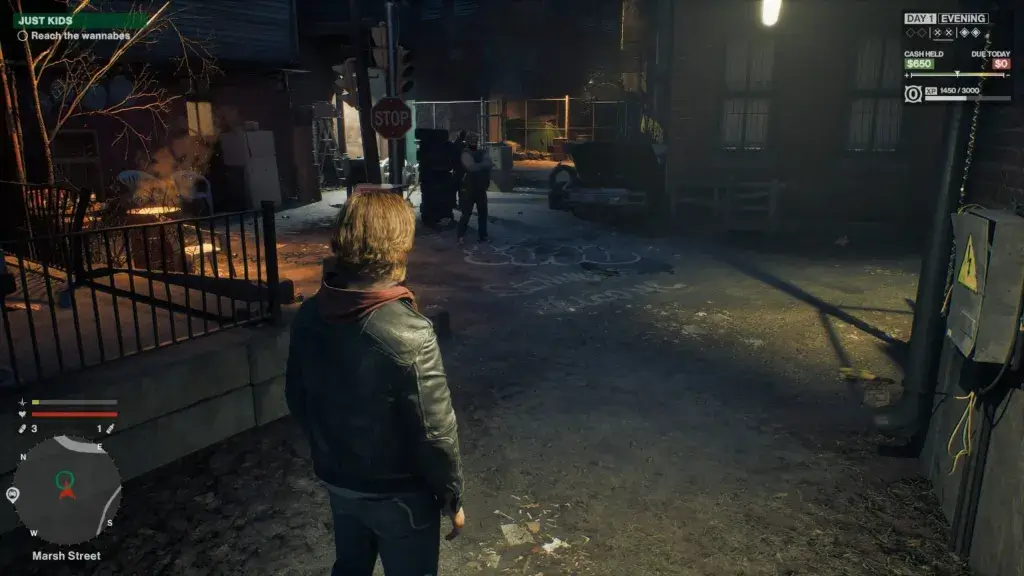
Task: Click the DAY 1 label
Action: (x=919, y=18)
